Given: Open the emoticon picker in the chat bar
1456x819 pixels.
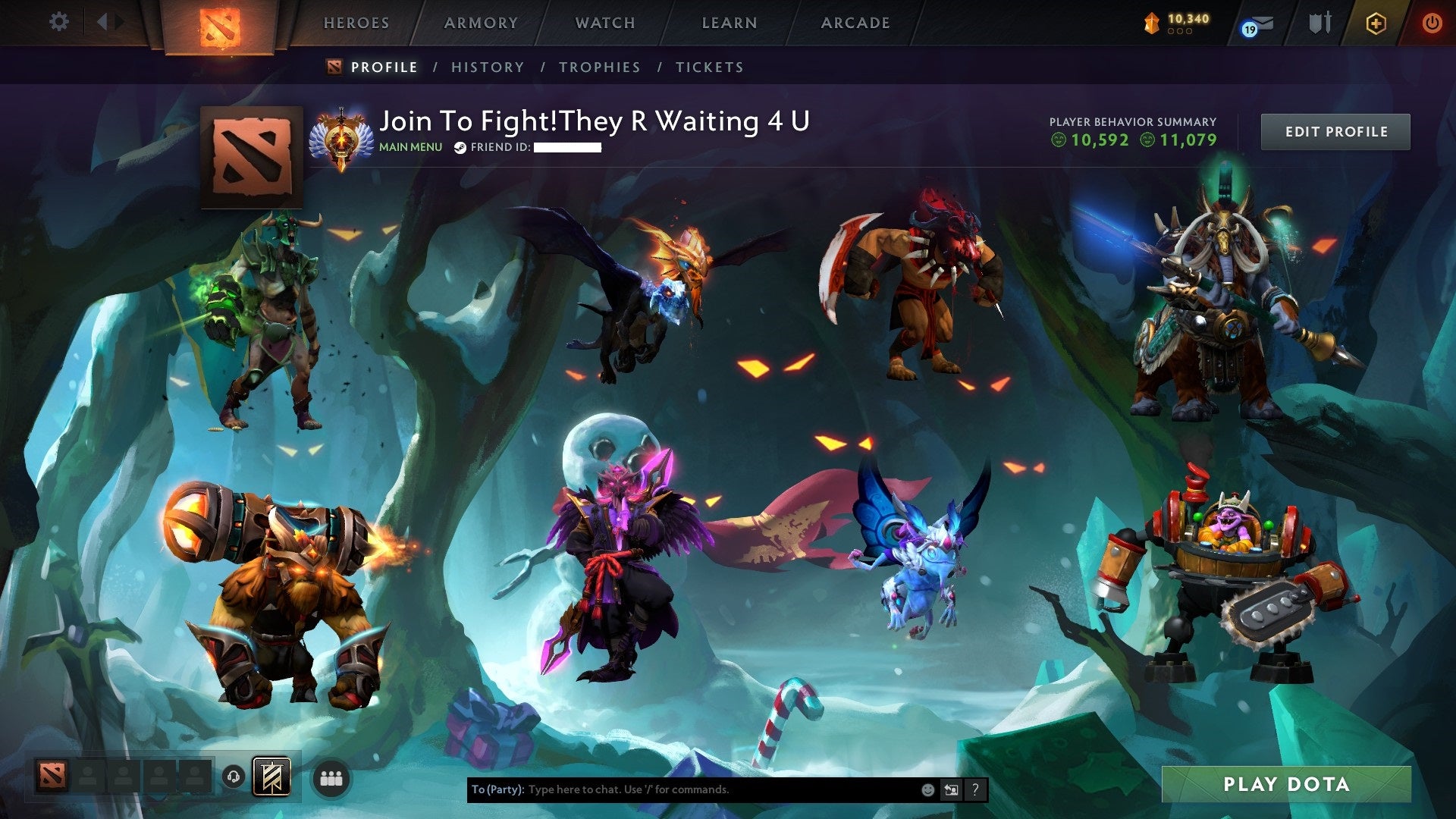Looking at the screenshot, I should pos(927,789).
